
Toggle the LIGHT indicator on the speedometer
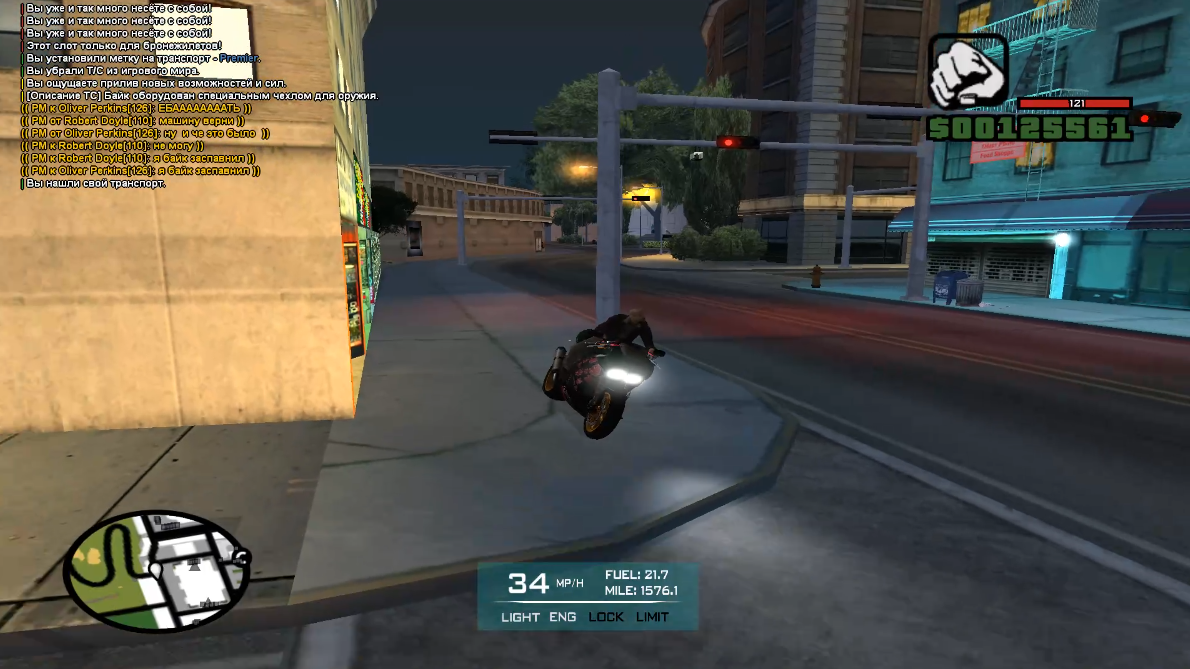520,617
